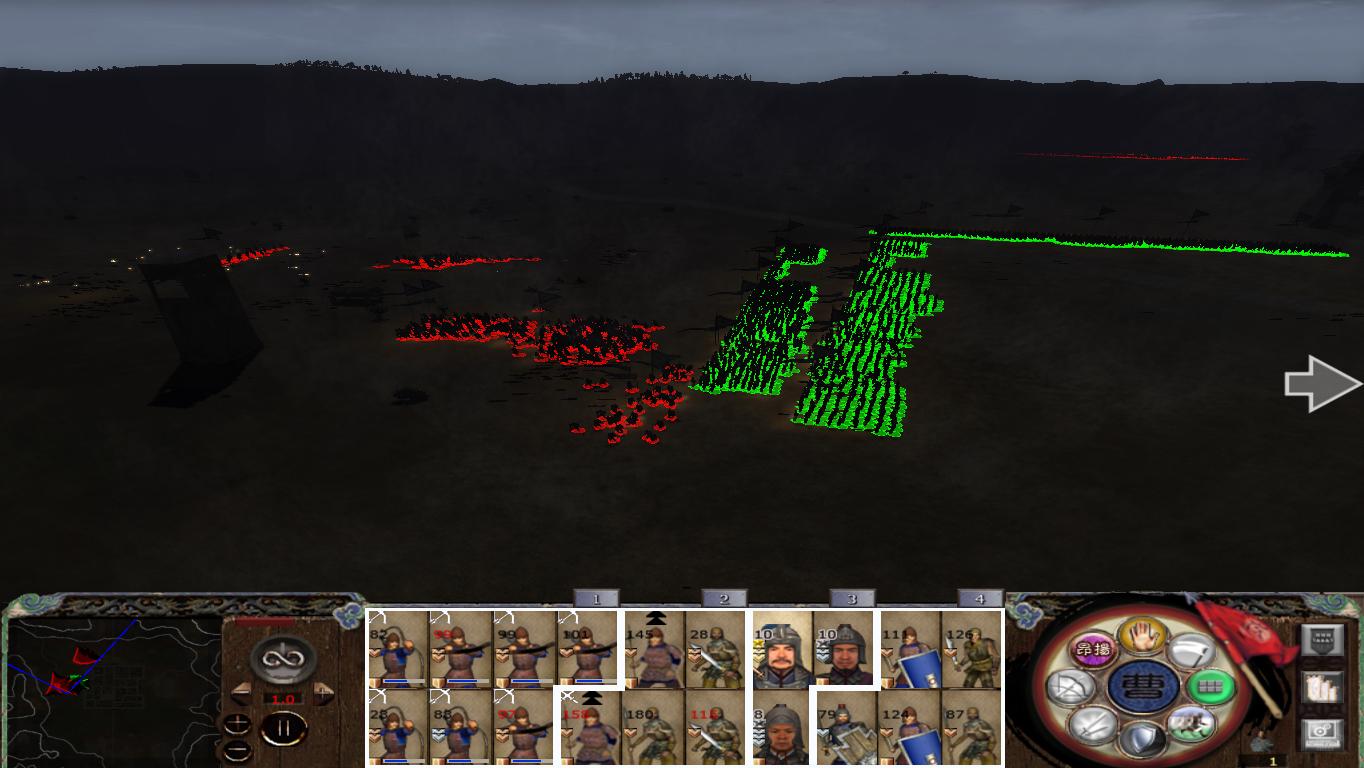Zoom the minimap with plus button
The image size is (1364, 768).
pyautogui.click(x=237, y=723)
